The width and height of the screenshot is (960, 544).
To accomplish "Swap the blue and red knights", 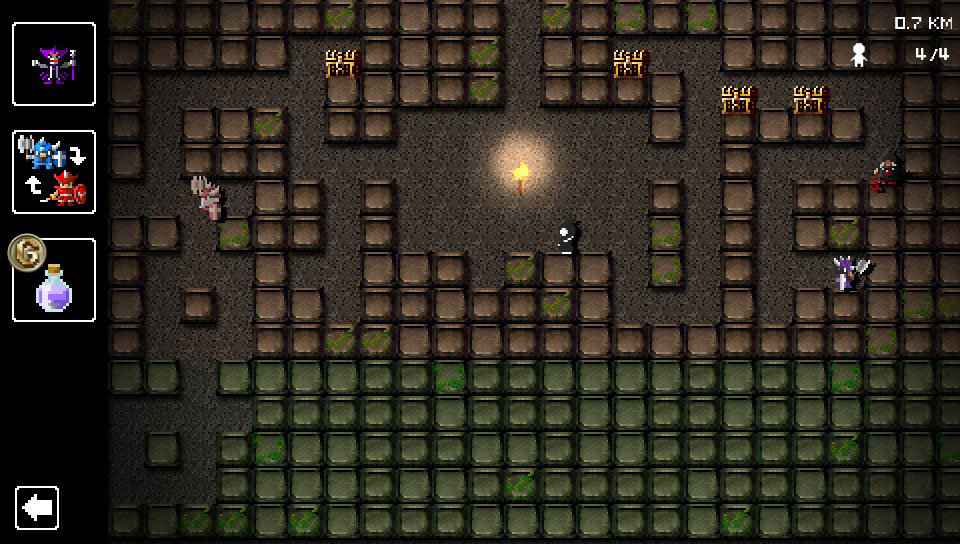I will click(54, 172).
